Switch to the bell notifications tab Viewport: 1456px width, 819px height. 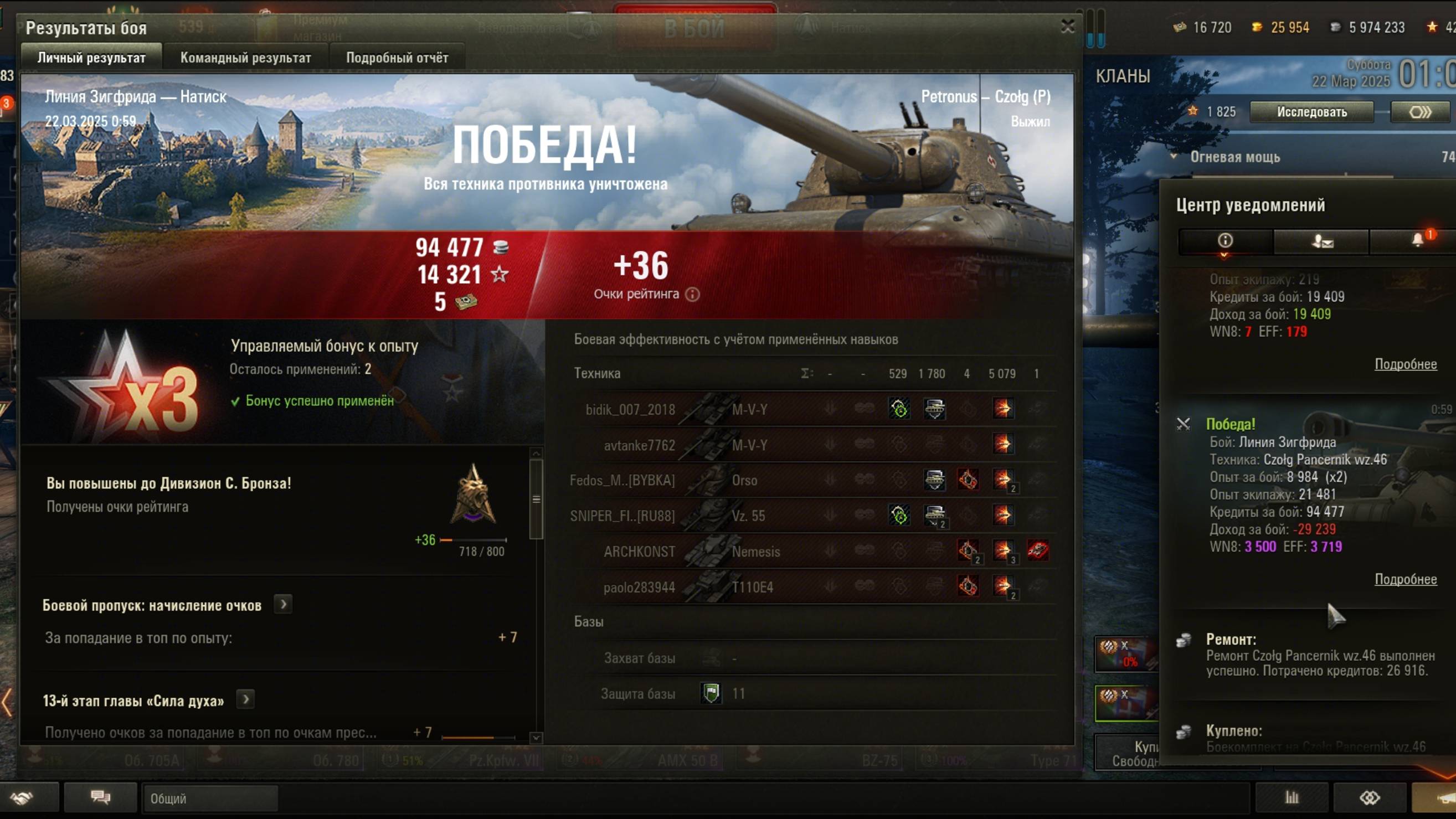pyautogui.click(x=1418, y=241)
